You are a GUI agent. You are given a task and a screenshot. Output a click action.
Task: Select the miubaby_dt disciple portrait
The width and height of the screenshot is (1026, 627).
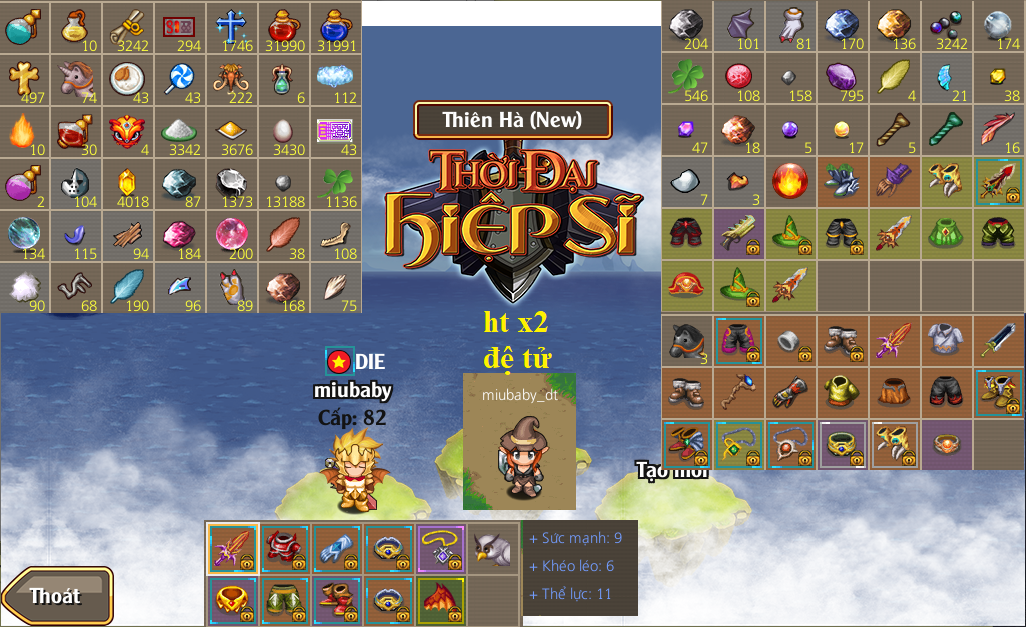tap(519, 441)
